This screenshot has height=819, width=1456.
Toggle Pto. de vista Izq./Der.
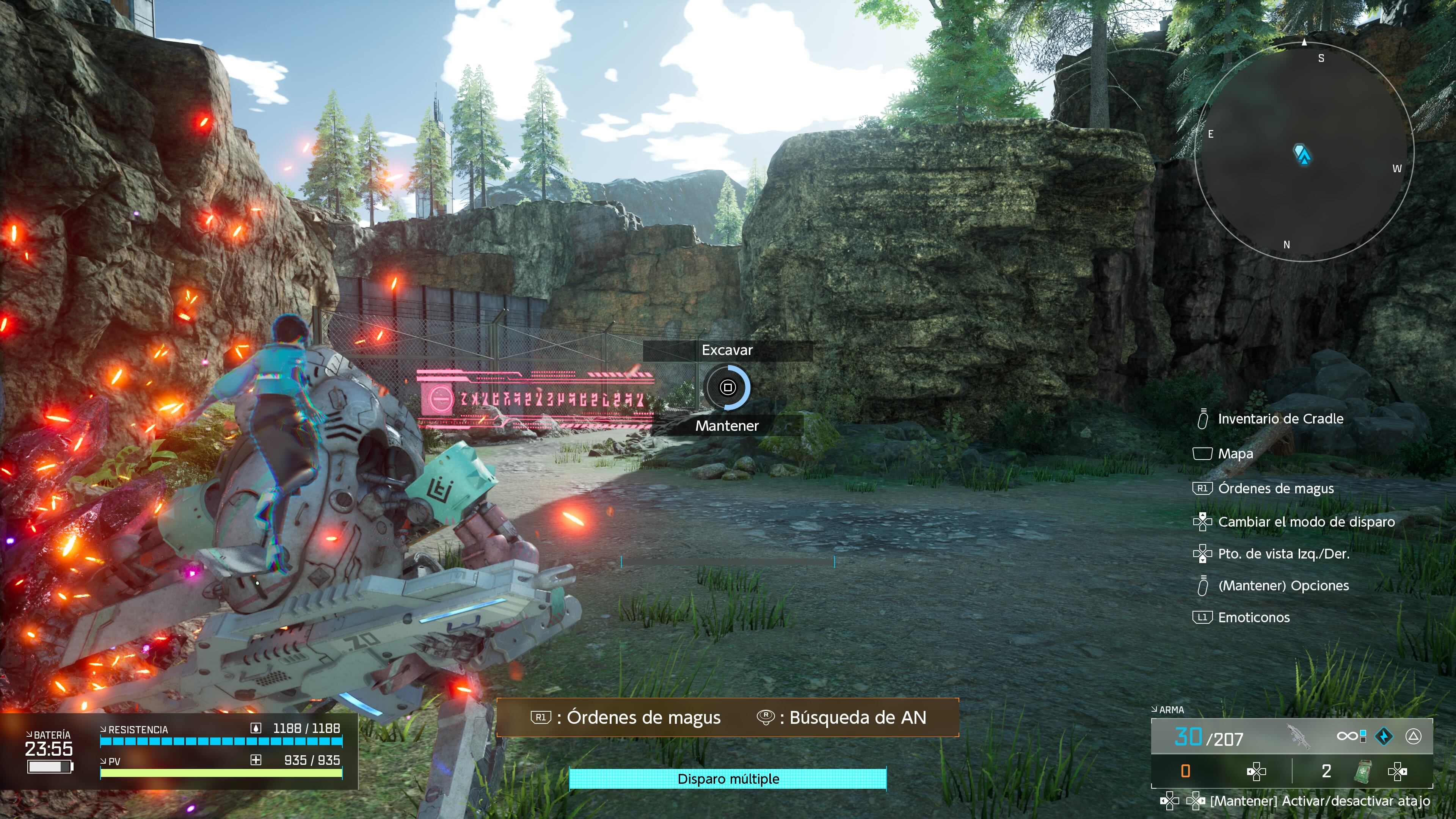pos(1283,554)
